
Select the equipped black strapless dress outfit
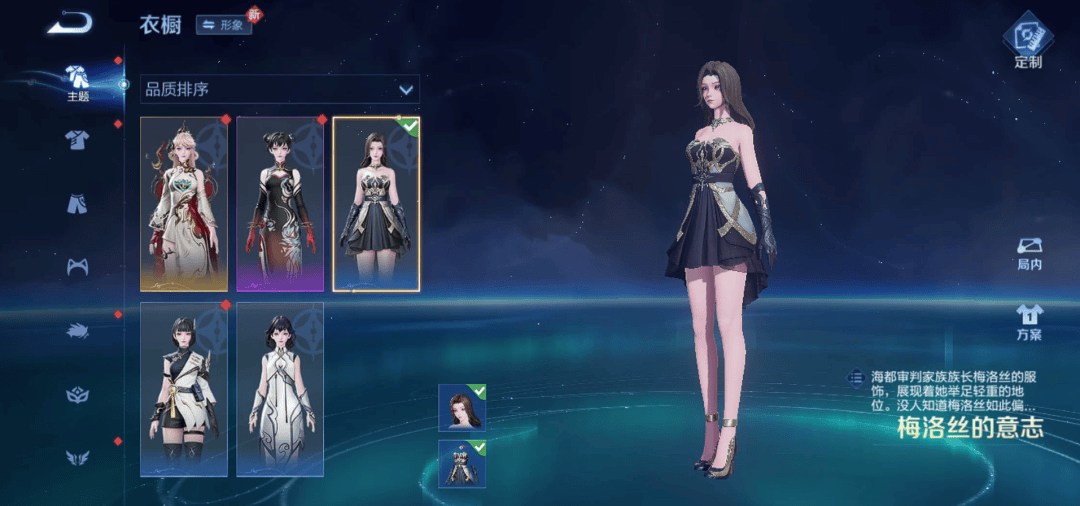(x=376, y=204)
